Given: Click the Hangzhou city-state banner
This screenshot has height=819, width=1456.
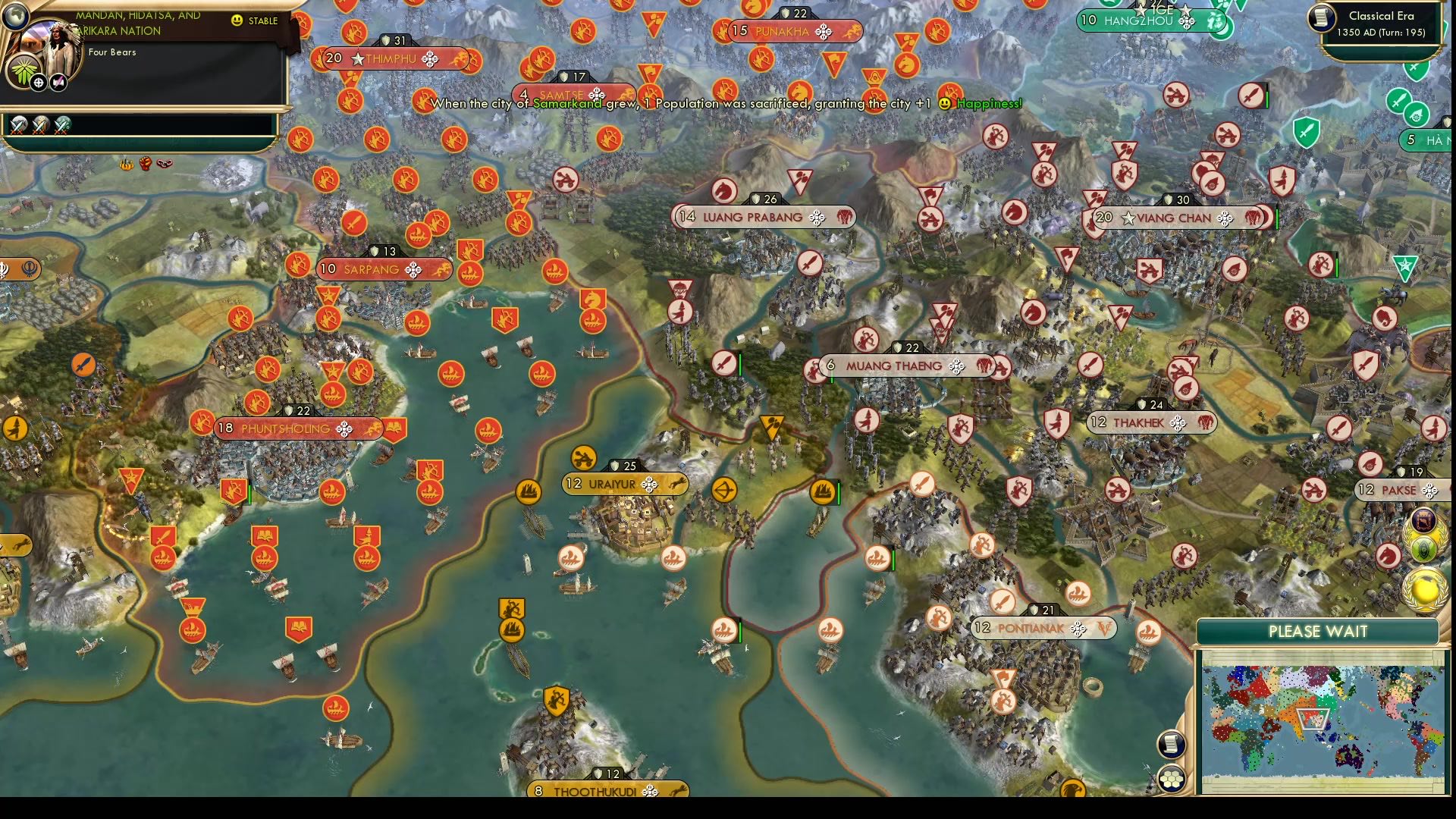Looking at the screenshot, I should point(1145,21).
